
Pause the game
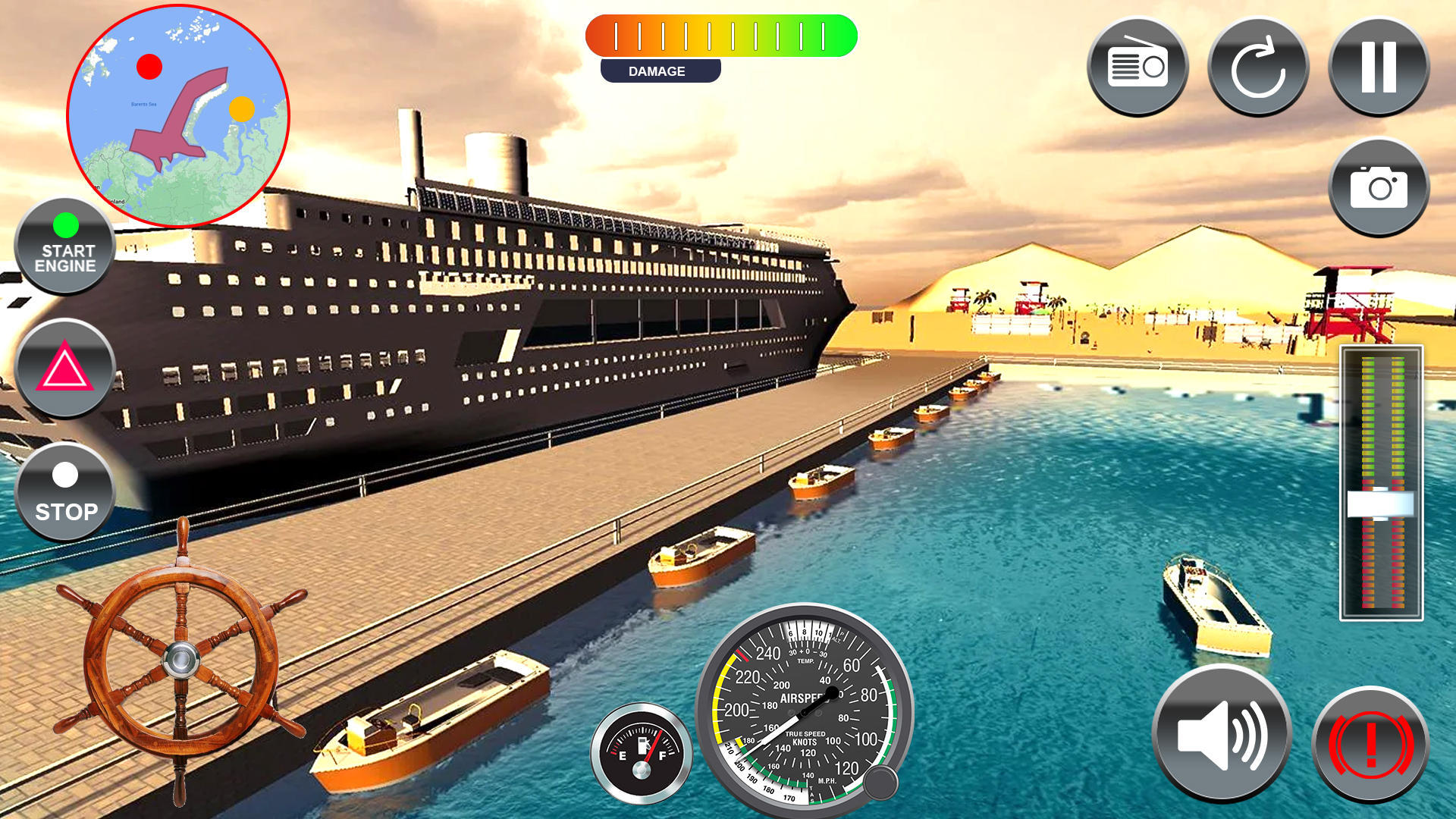click(x=1378, y=64)
